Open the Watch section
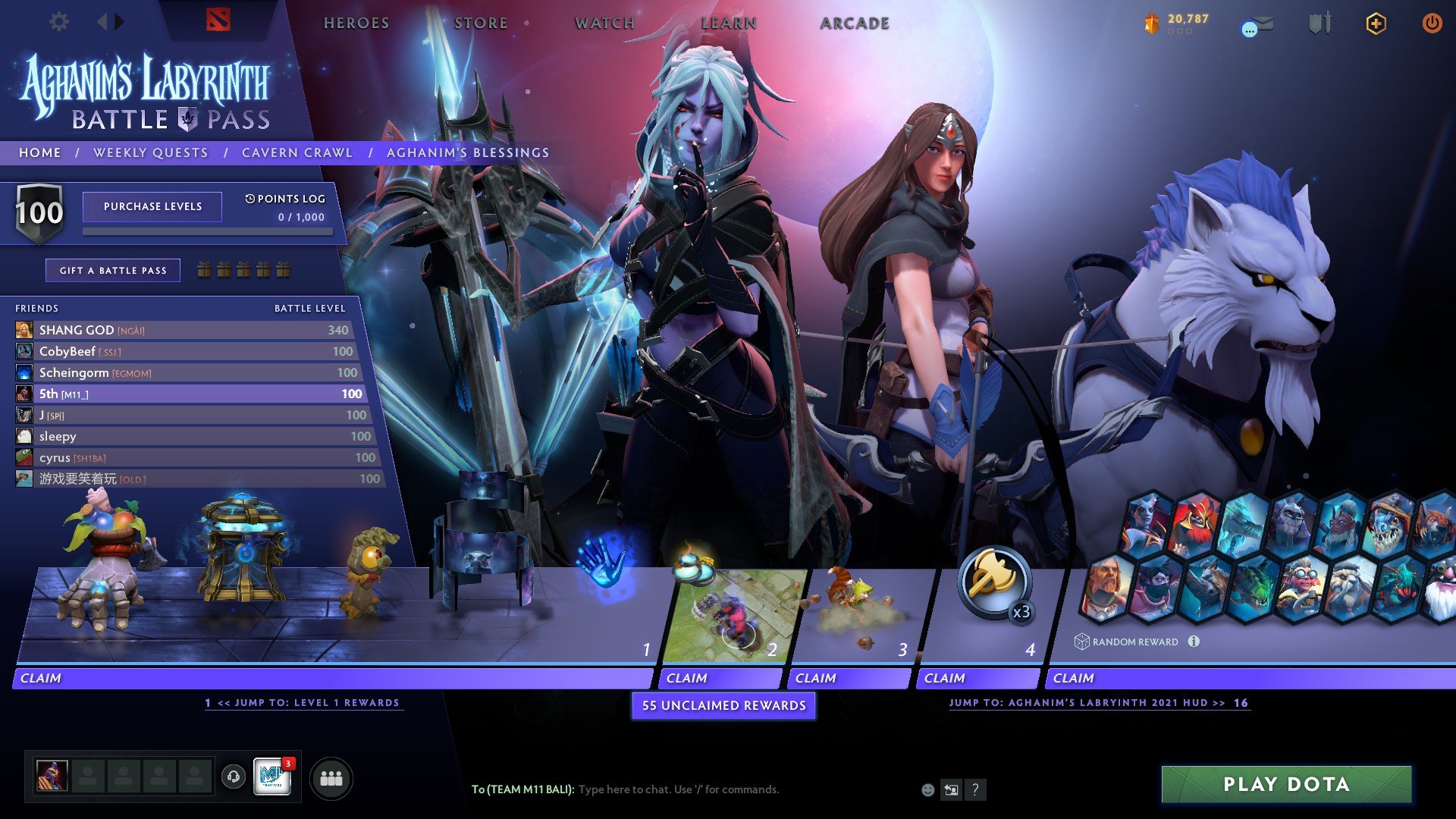The width and height of the screenshot is (1456, 819). tap(604, 24)
